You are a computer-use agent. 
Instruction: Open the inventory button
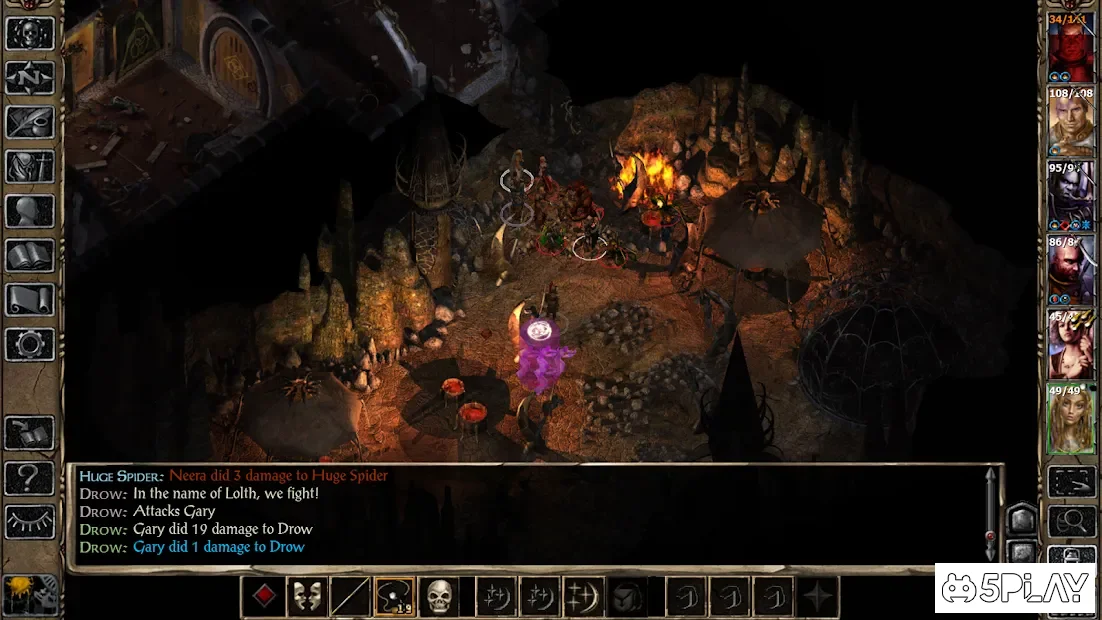[30, 166]
